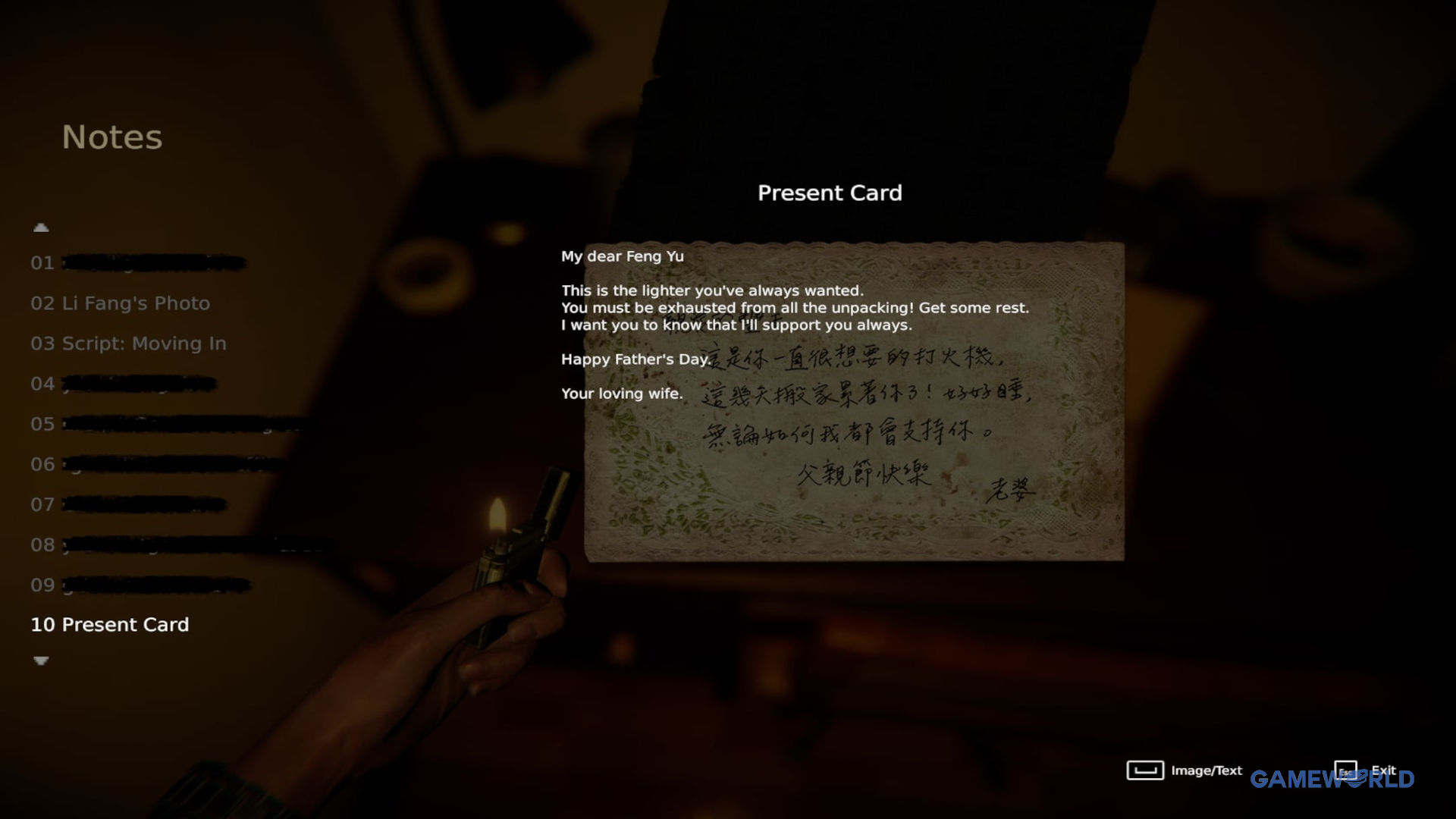Choose the Present Card note entry

110,625
